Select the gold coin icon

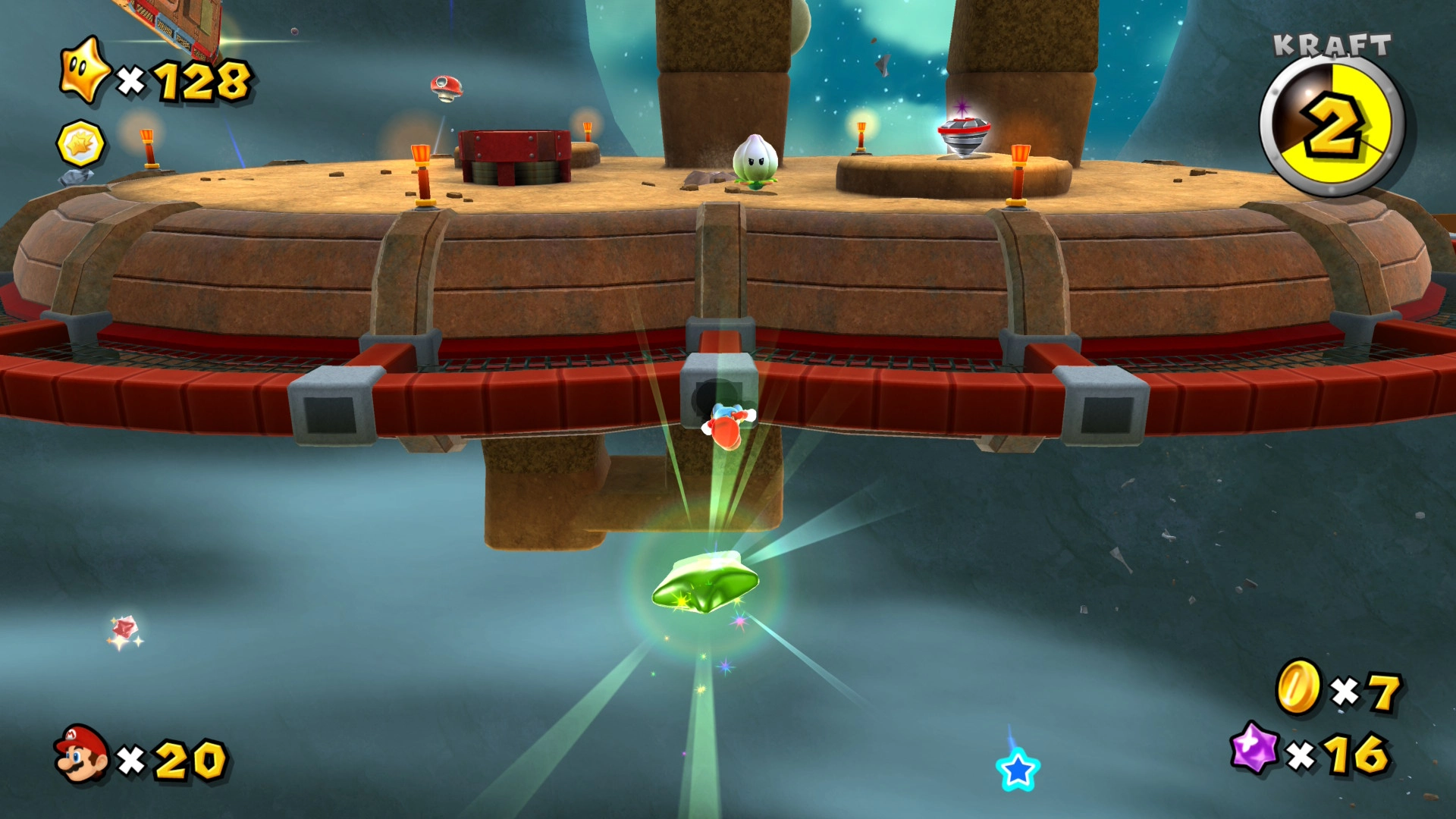click(1298, 687)
